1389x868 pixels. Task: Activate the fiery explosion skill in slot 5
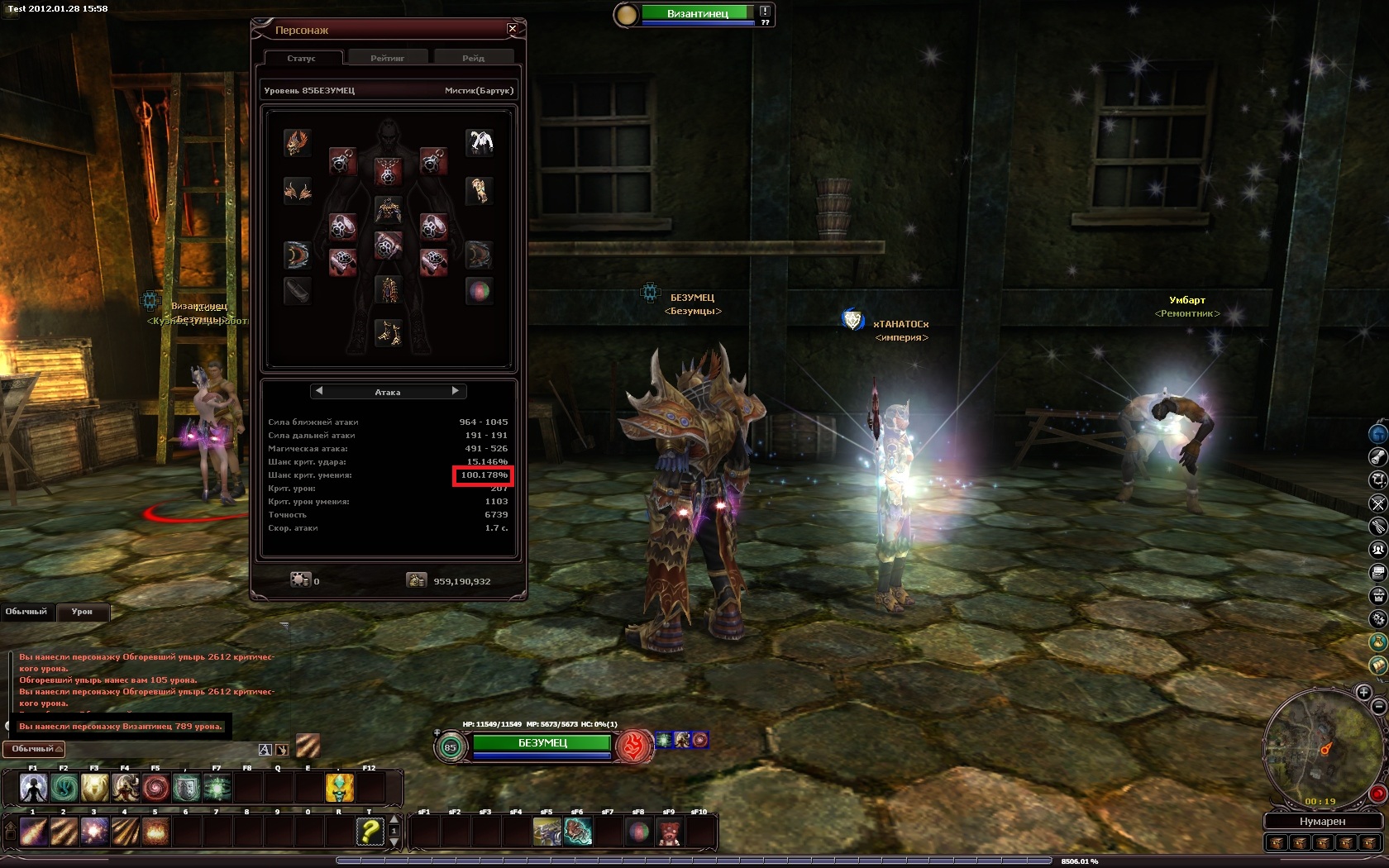point(155,831)
